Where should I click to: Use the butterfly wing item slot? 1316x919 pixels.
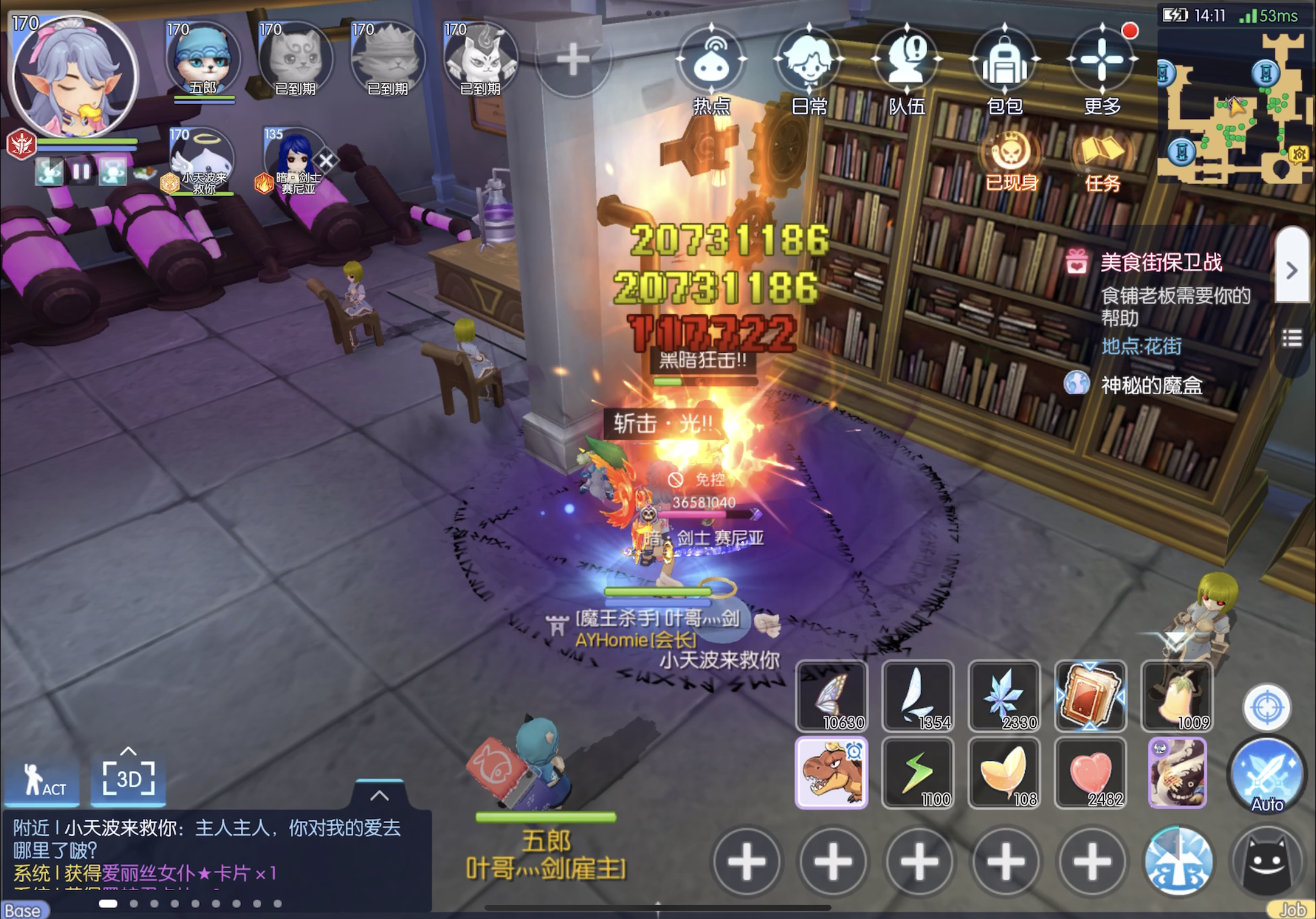(x=831, y=696)
